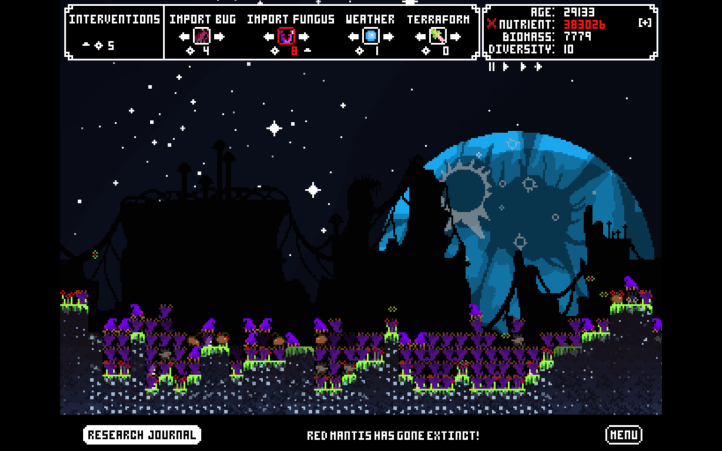
Task: Use the Terraform tool icon
Action: coord(437,37)
